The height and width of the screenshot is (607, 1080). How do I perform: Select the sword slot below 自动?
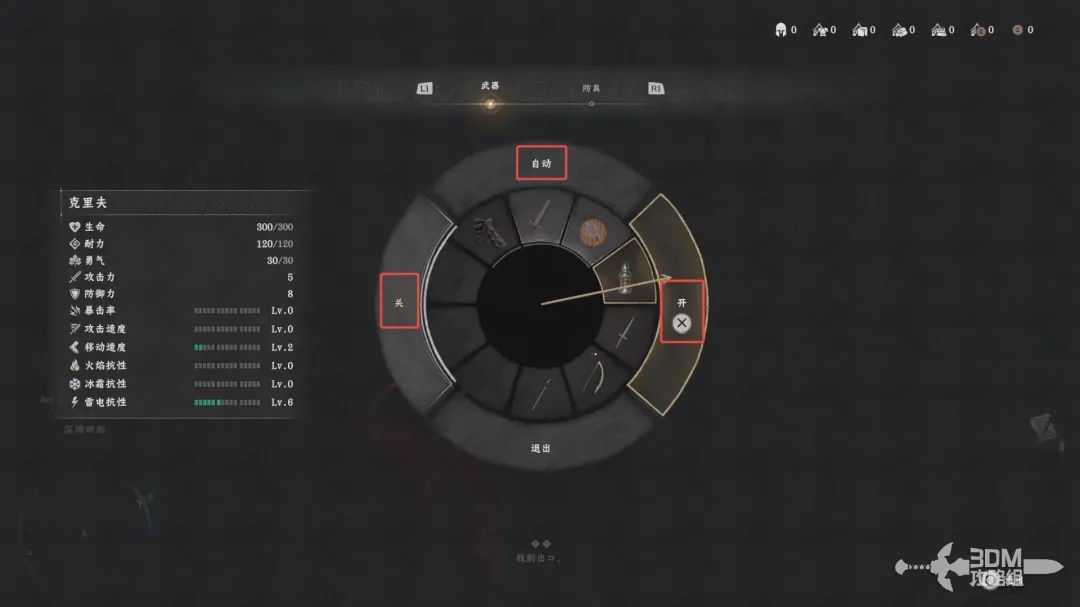[541, 215]
